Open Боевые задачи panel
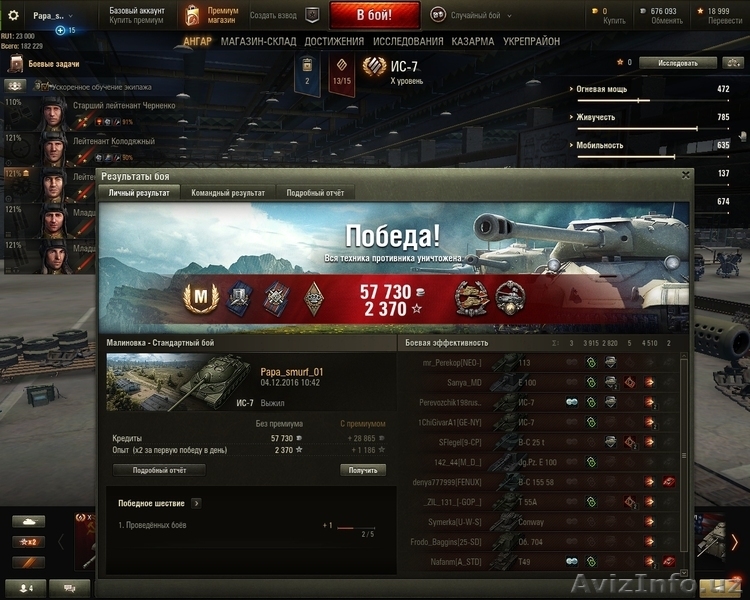 pyautogui.click(x=50, y=64)
